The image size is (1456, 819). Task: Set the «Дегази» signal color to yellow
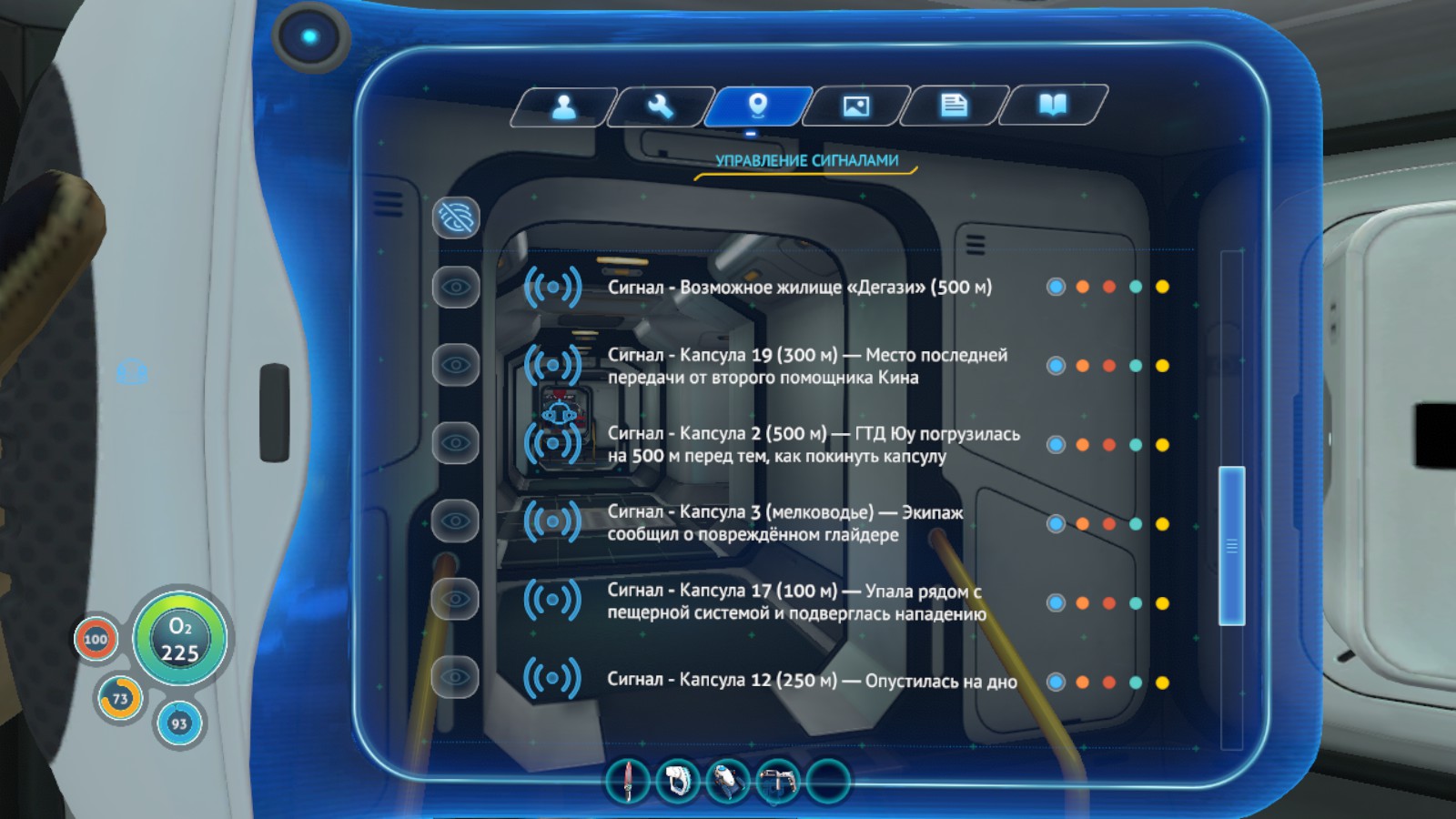click(1163, 287)
